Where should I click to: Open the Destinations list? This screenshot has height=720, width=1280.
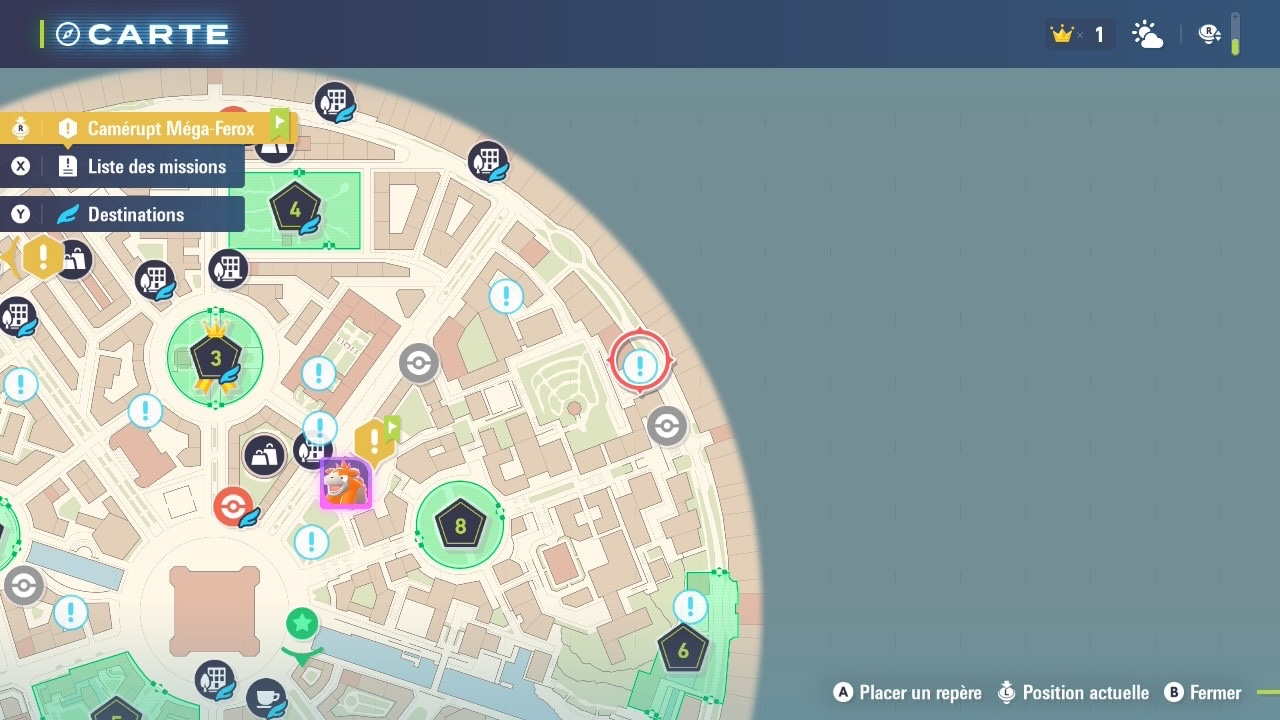135,215
